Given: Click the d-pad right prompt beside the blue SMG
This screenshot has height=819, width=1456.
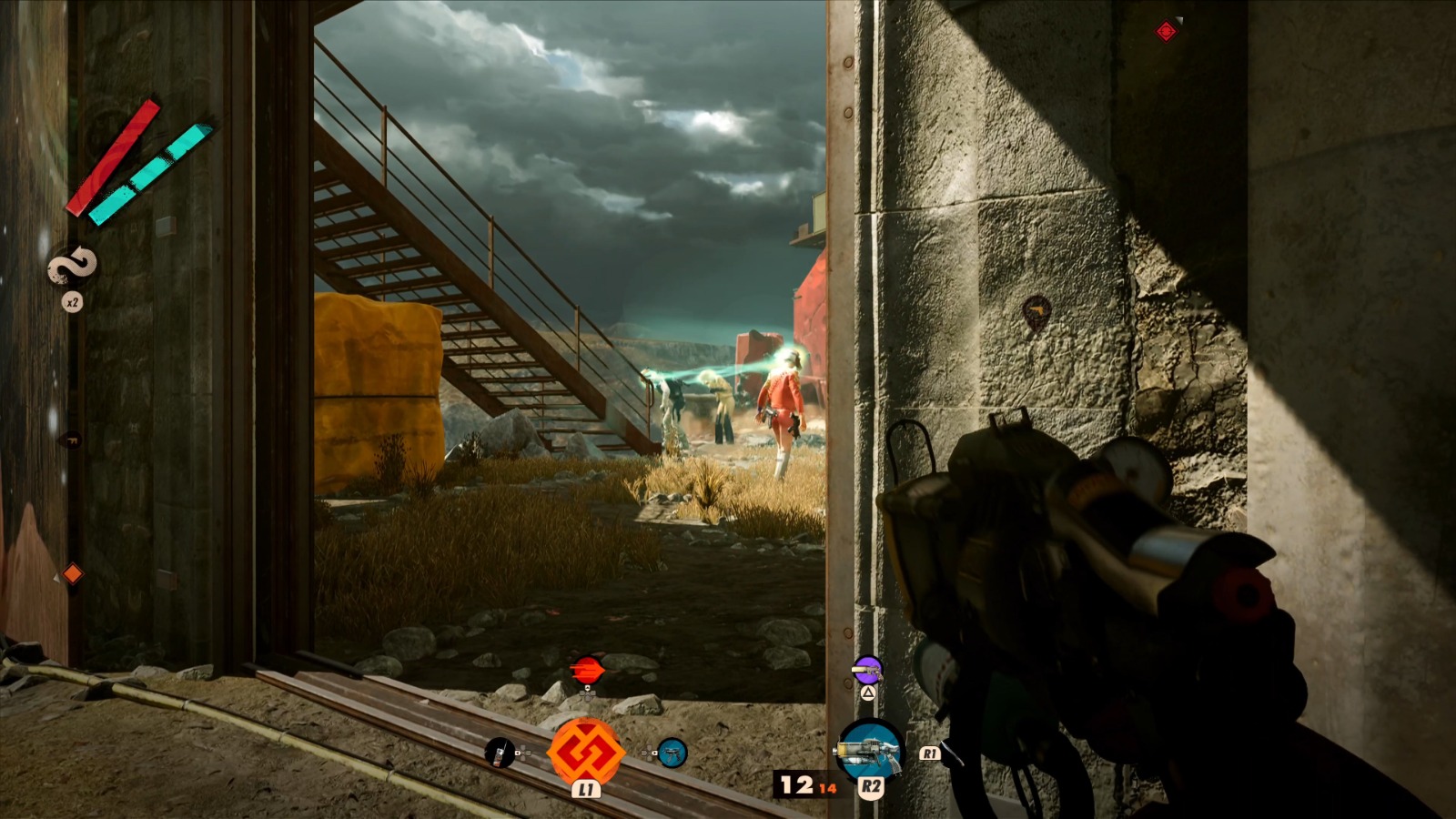Looking at the screenshot, I should click(x=648, y=753).
